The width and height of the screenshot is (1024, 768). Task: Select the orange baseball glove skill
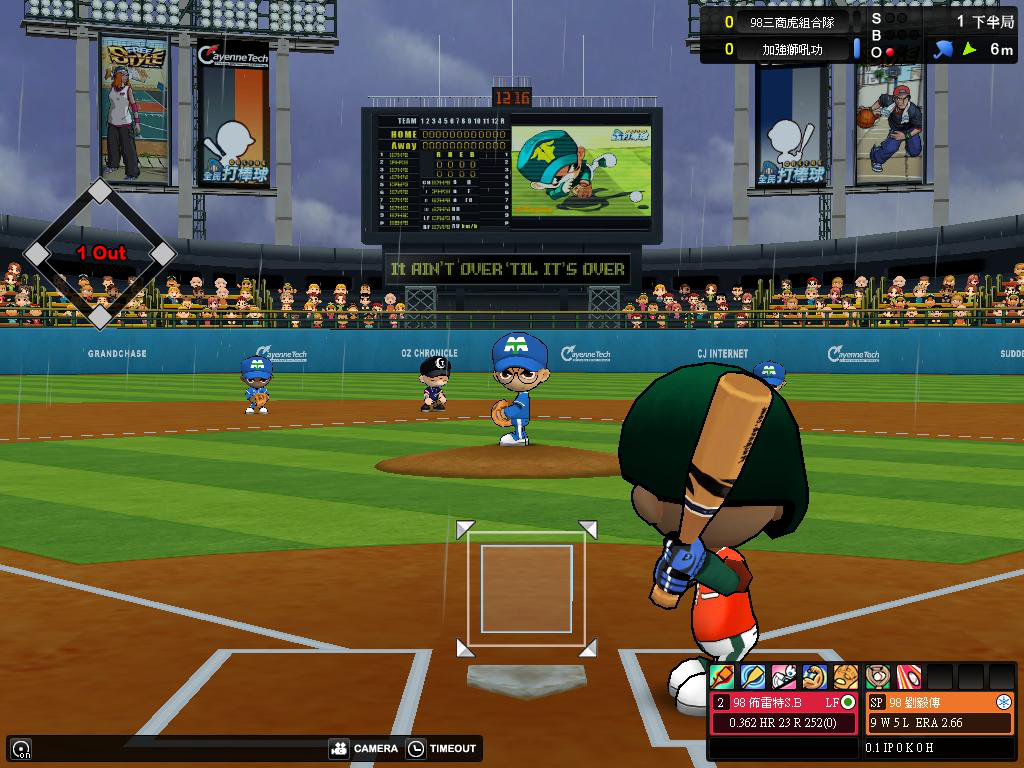(846, 677)
